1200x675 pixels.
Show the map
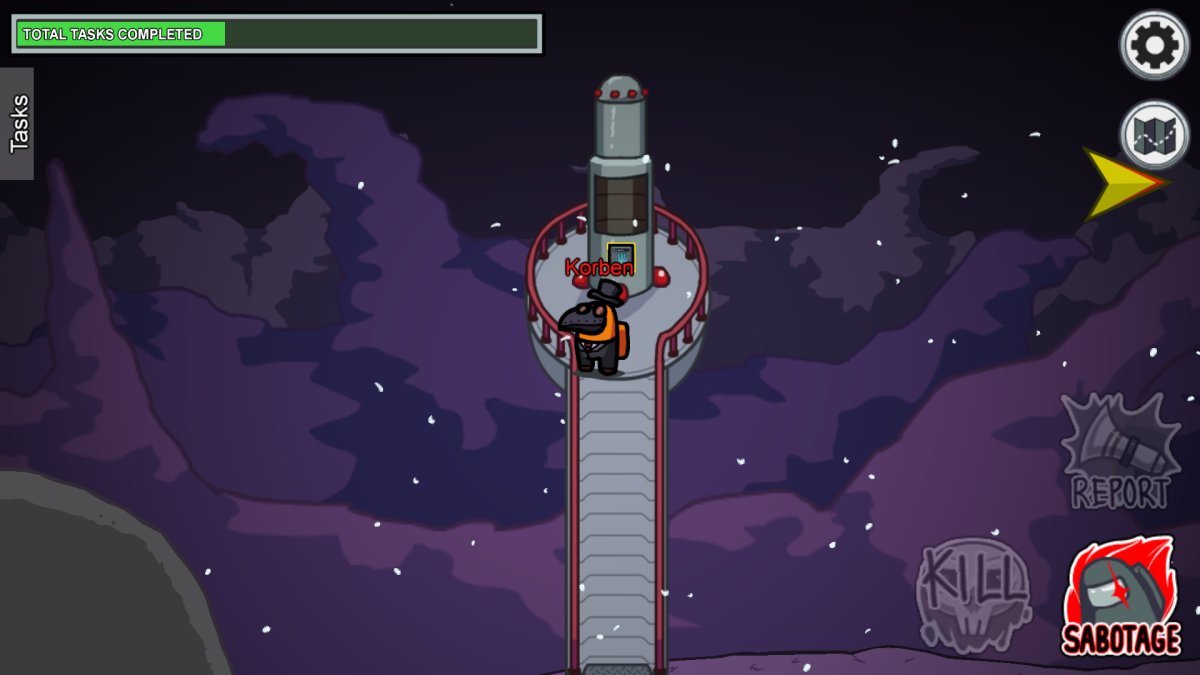pos(1154,134)
